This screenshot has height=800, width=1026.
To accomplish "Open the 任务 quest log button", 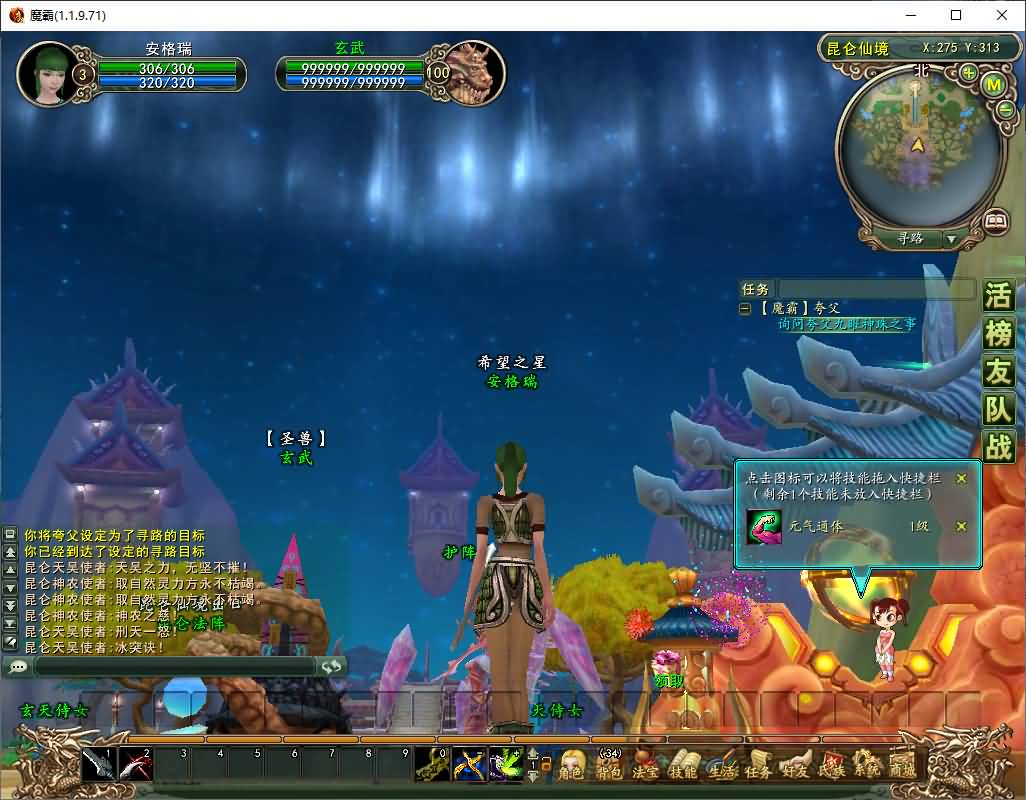I will [x=758, y=766].
